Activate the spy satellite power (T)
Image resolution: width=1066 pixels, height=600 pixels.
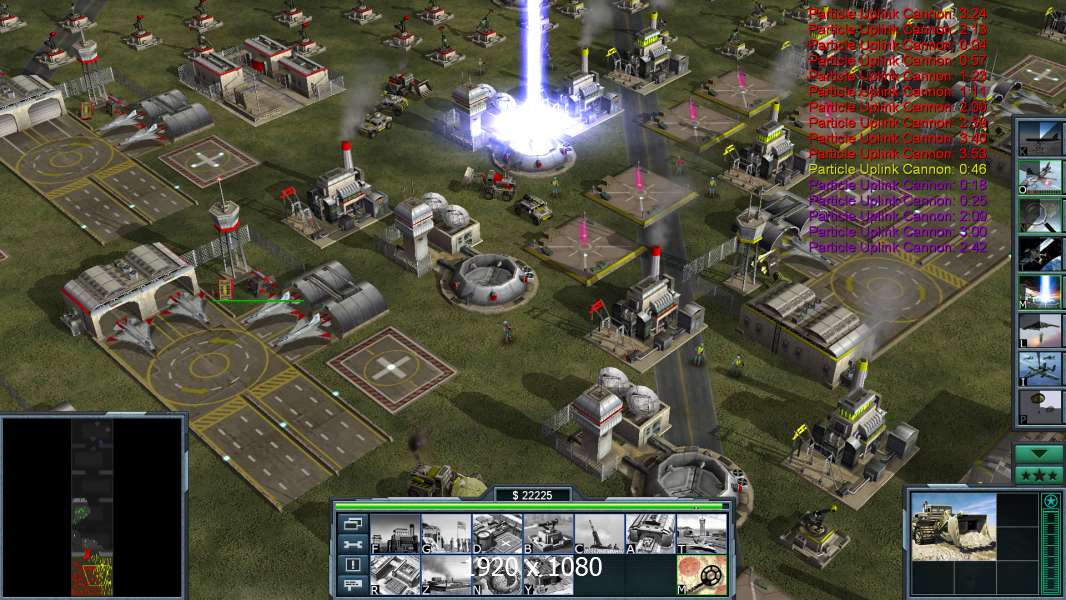pyautogui.click(x=1040, y=253)
